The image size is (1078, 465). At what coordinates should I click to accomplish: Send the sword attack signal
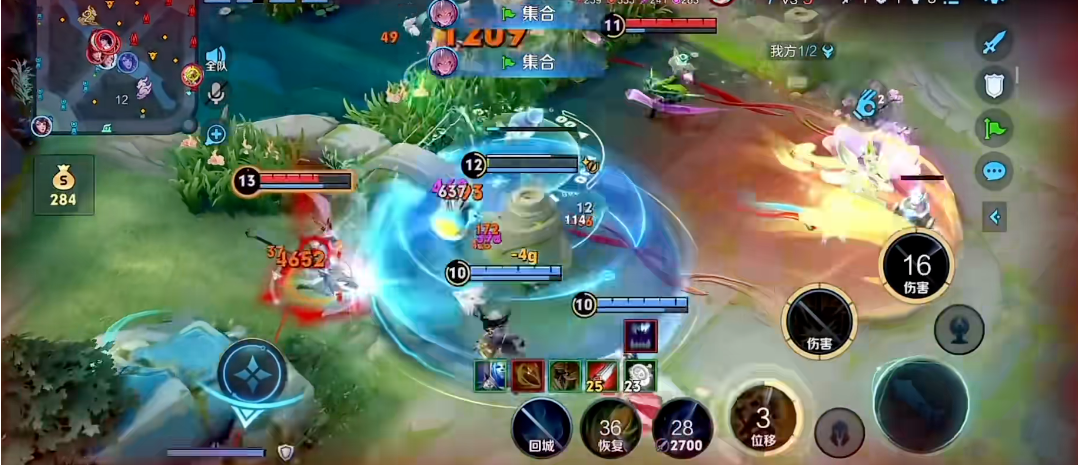(x=993, y=43)
